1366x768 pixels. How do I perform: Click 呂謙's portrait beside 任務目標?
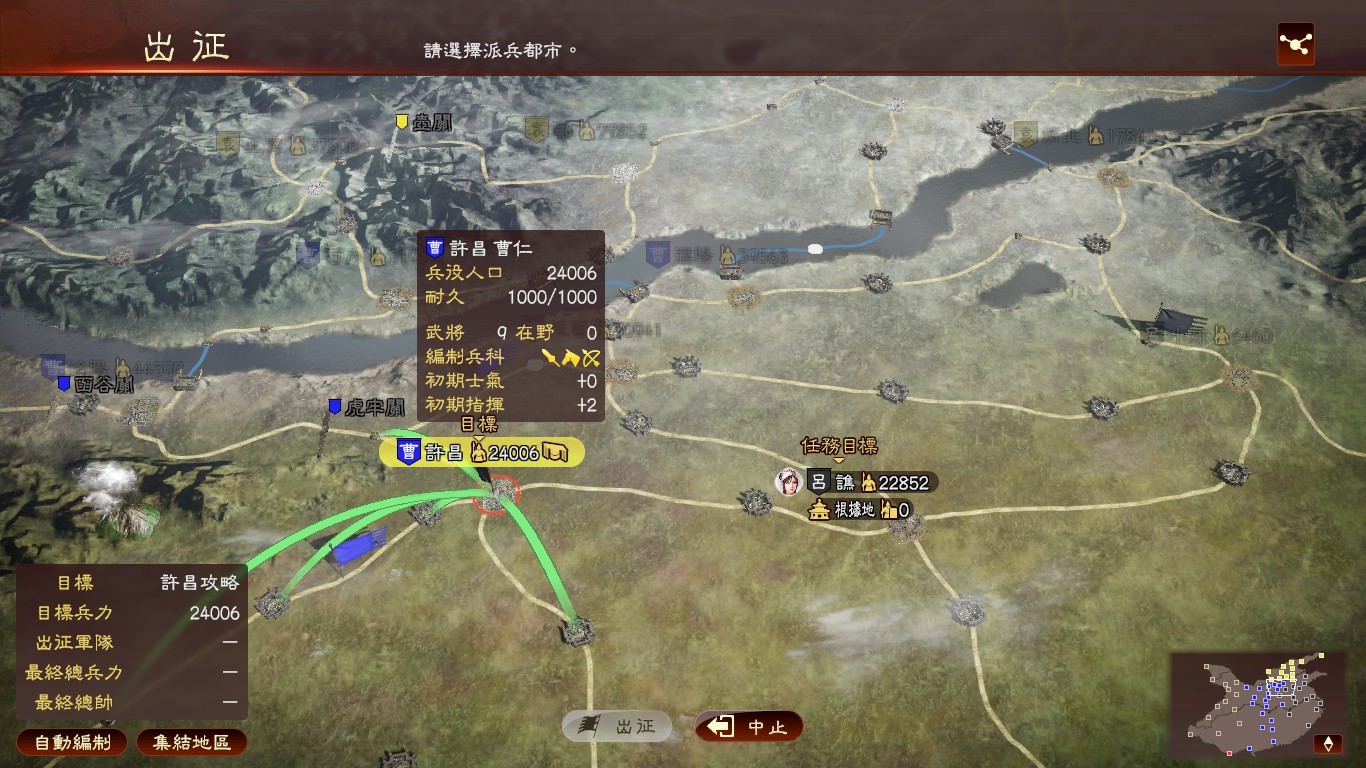tap(791, 481)
